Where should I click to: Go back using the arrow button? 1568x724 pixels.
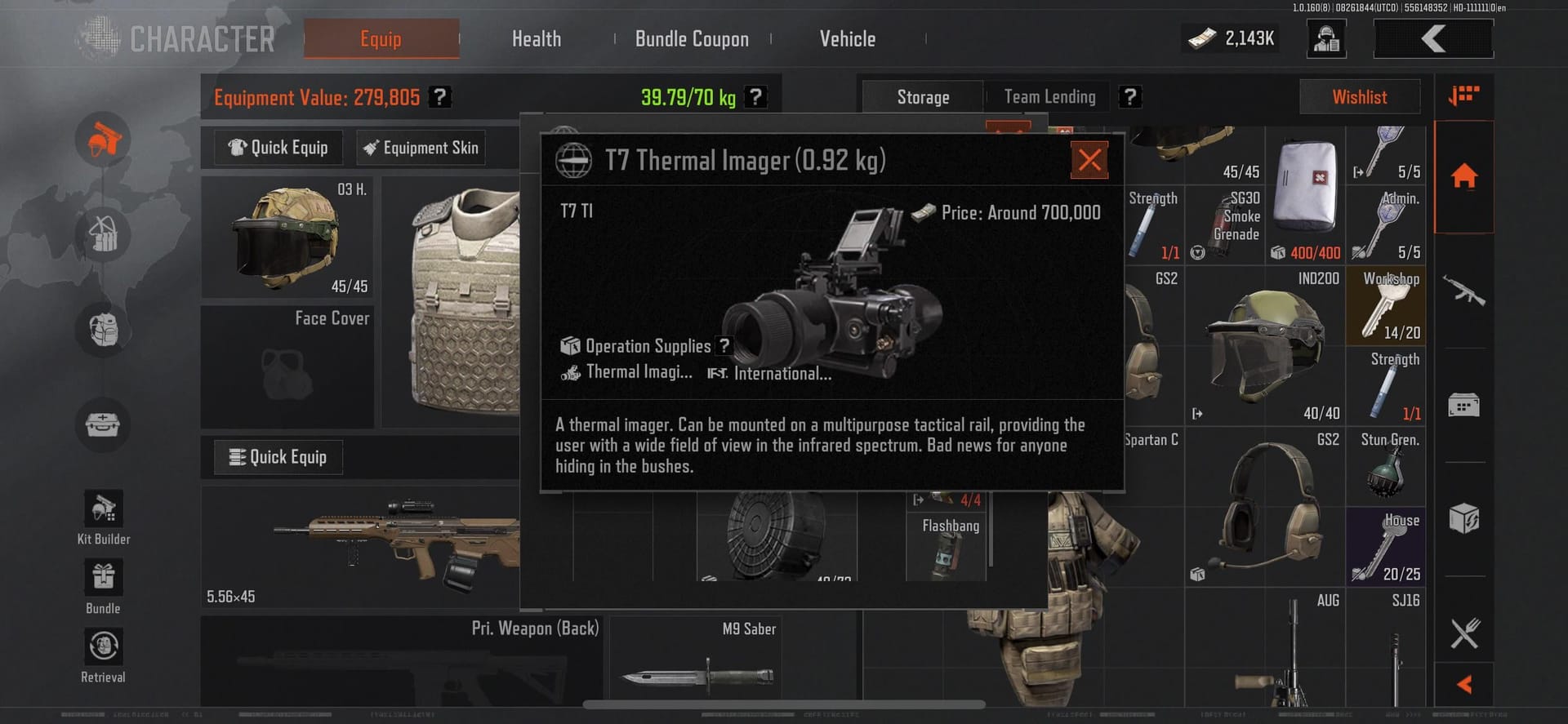tap(1433, 38)
